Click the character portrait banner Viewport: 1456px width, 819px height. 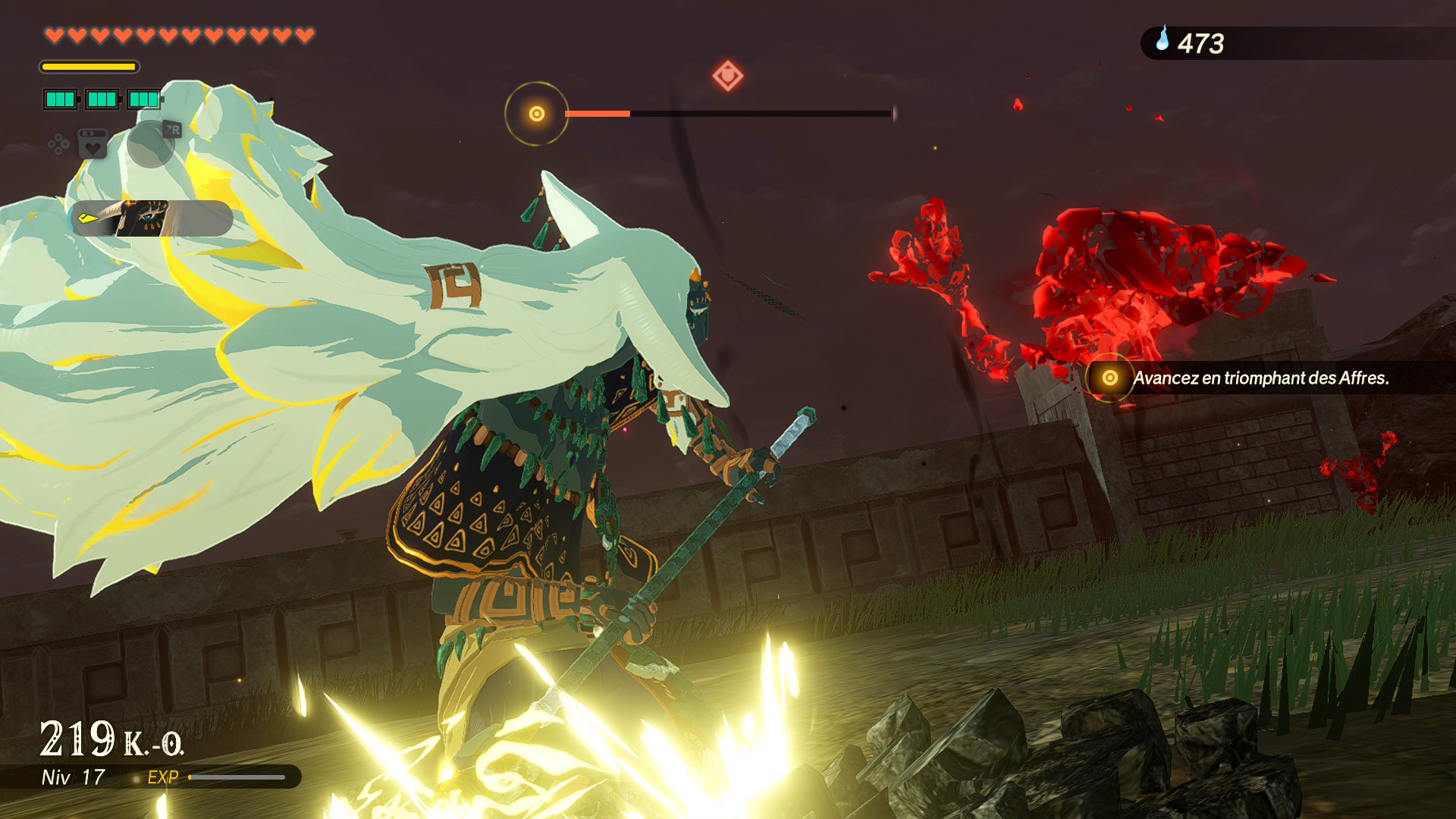(x=152, y=218)
